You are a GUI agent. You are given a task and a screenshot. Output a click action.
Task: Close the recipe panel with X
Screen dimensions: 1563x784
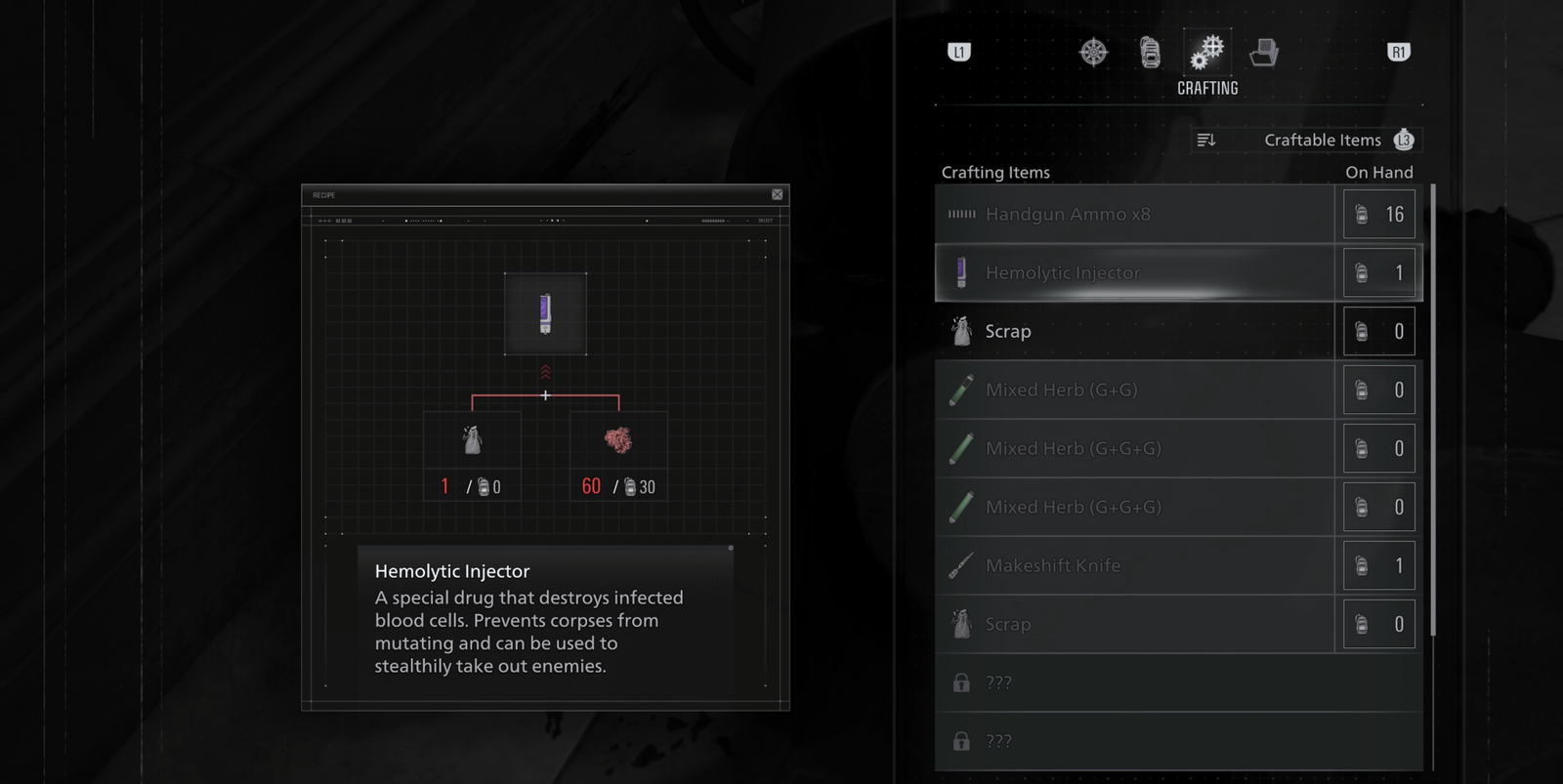(x=778, y=194)
